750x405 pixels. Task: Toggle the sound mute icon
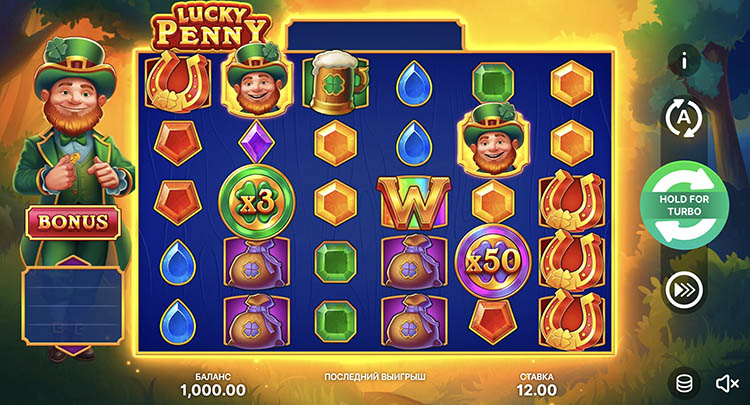pos(727,382)
